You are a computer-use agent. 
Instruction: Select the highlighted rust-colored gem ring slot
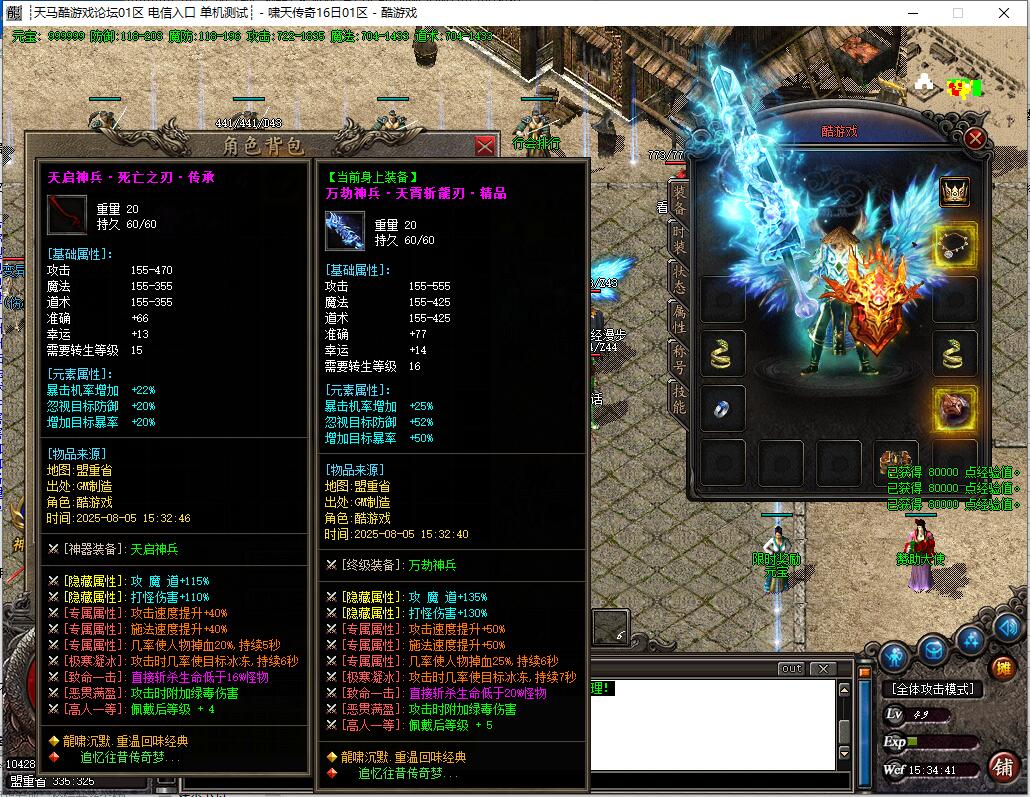955,407
